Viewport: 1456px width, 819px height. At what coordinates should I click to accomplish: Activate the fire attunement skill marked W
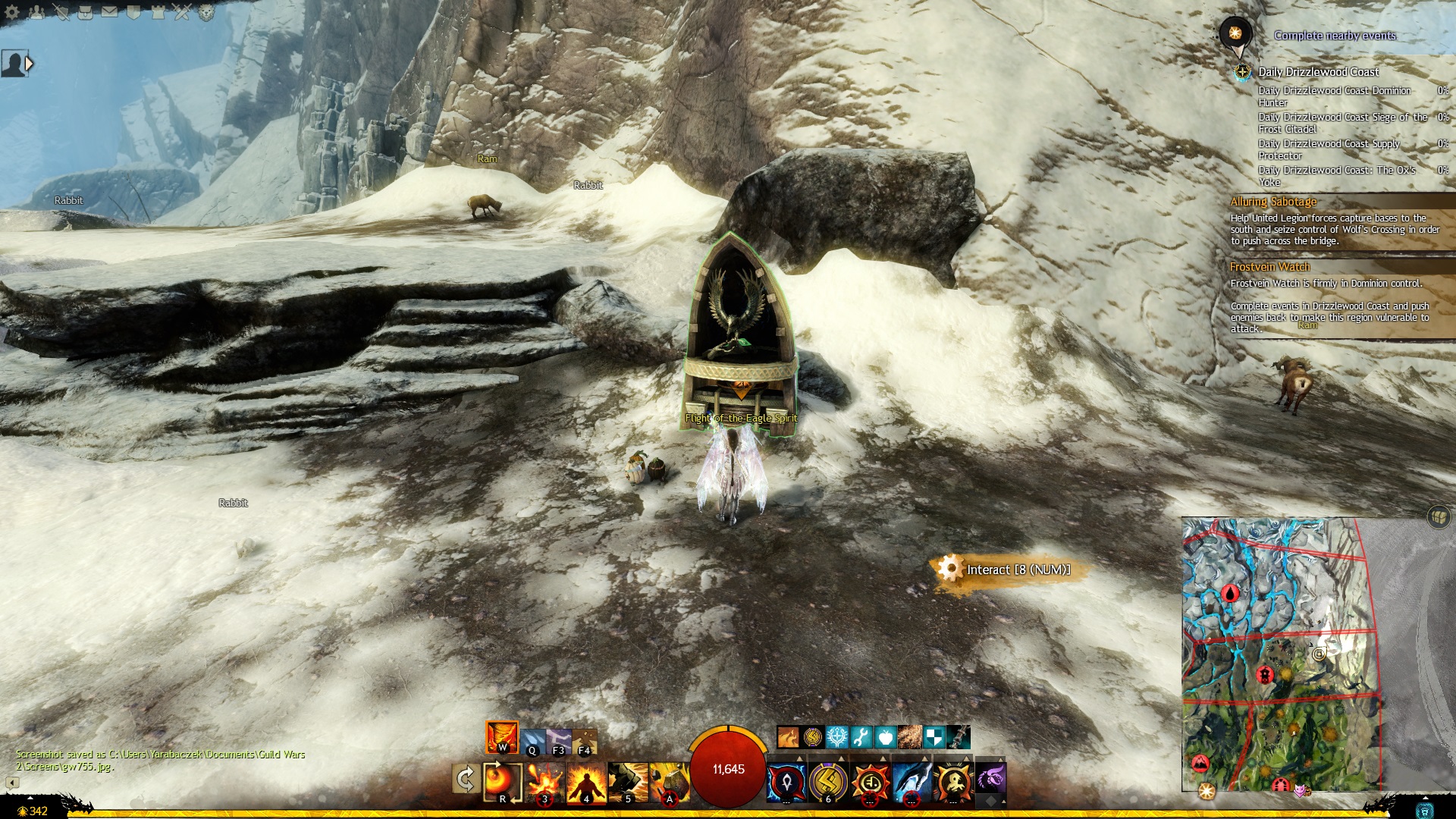(x=502, y=737)
